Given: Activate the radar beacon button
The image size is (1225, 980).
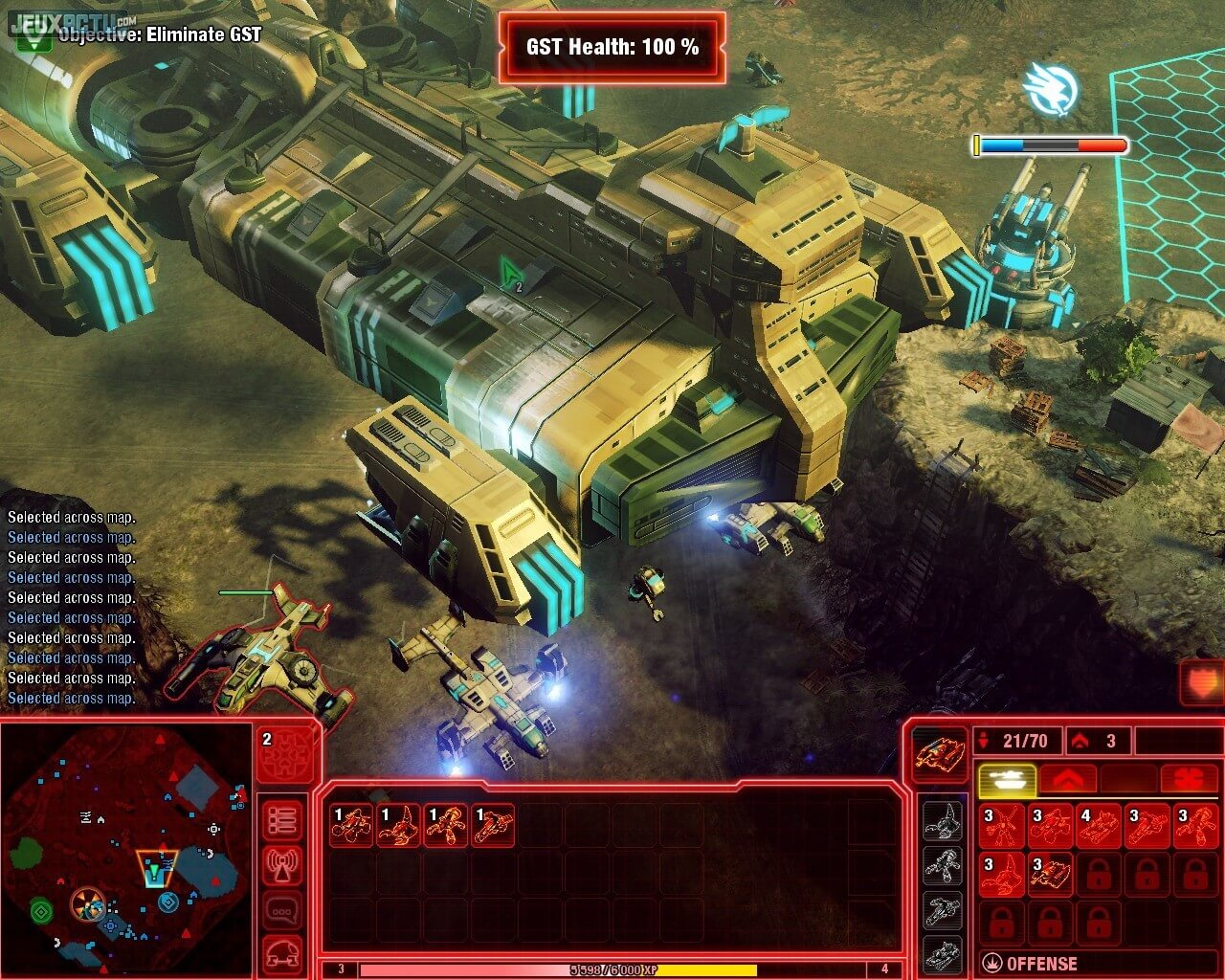Looking at the screenshot, I should pos(283,866).
